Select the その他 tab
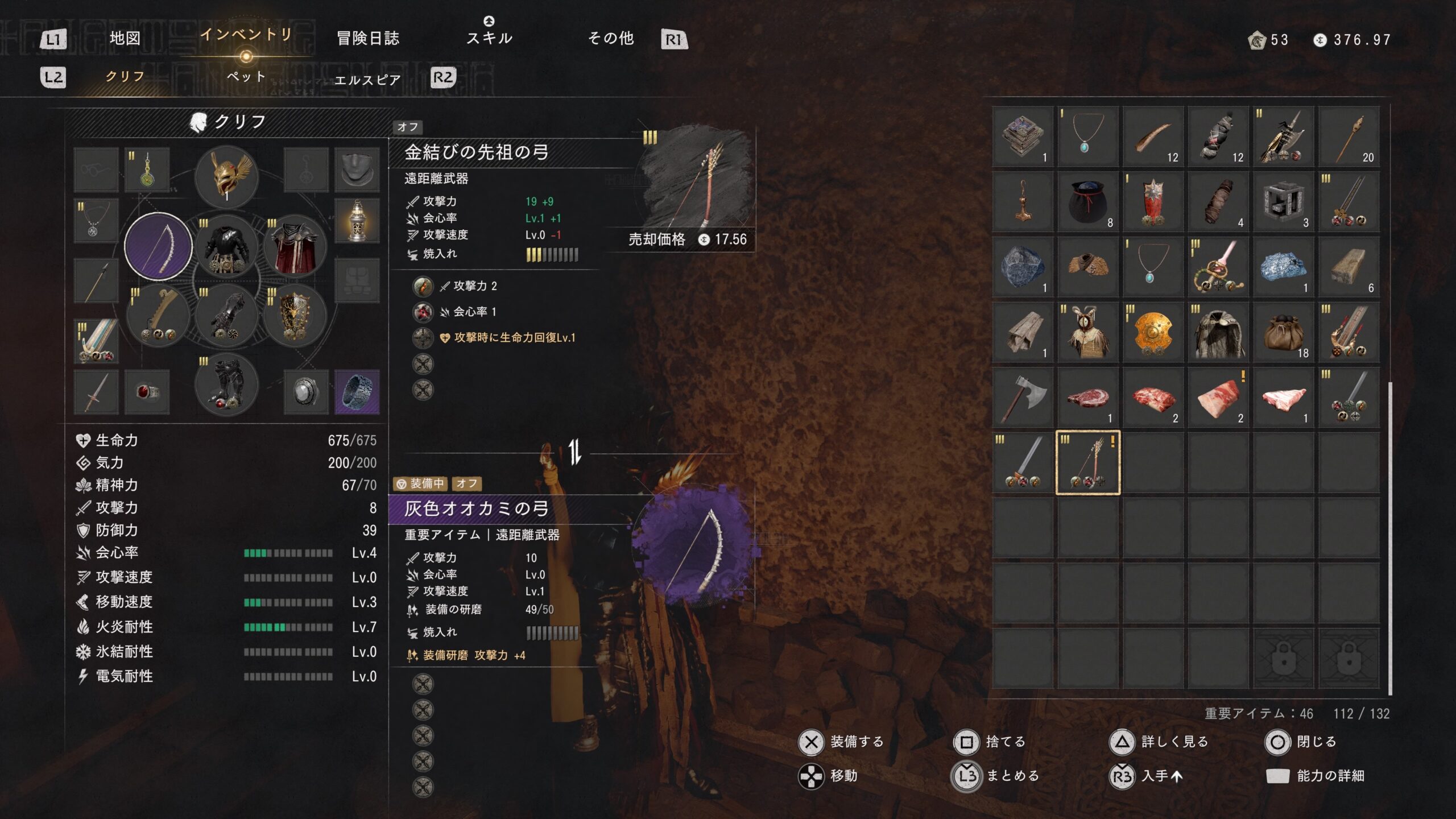 pos(611,38)
